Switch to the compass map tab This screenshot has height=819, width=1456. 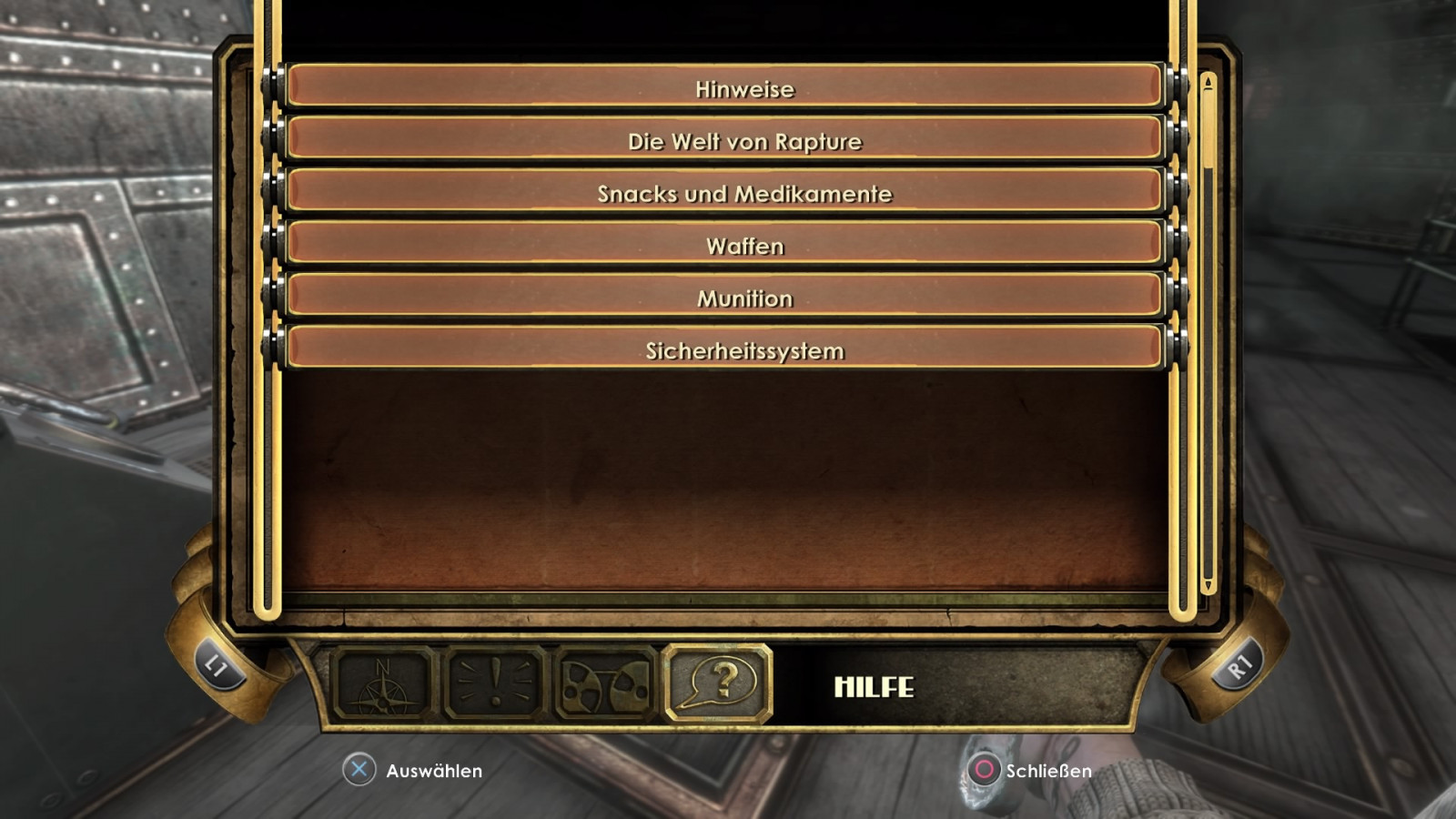[x=383, y=684]
